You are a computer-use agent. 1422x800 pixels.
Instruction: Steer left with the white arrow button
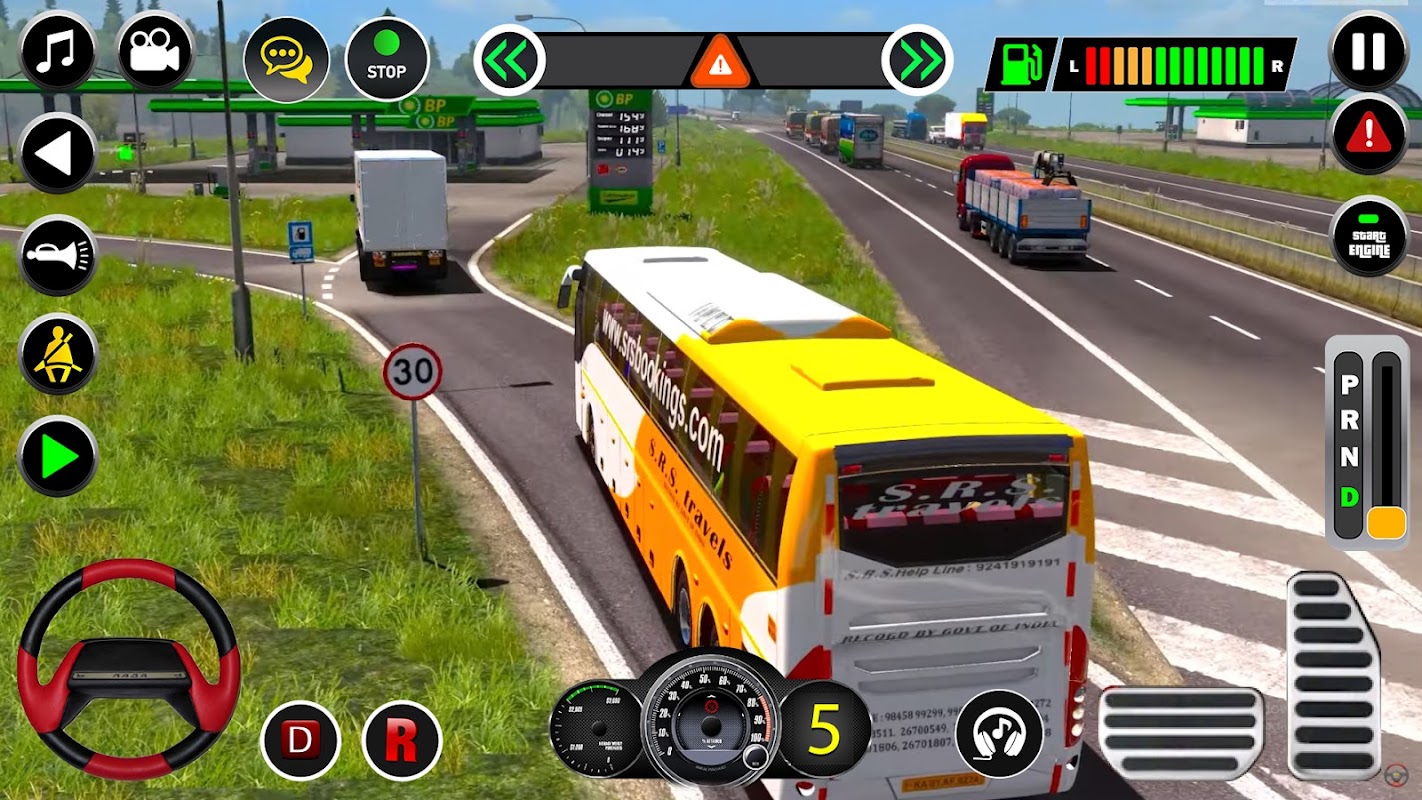coord(57,153)
